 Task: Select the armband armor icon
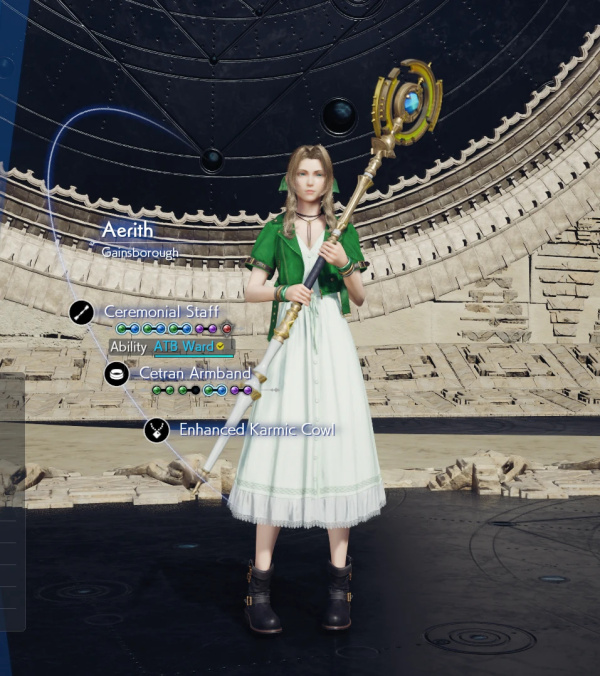[x=116, y=374]
